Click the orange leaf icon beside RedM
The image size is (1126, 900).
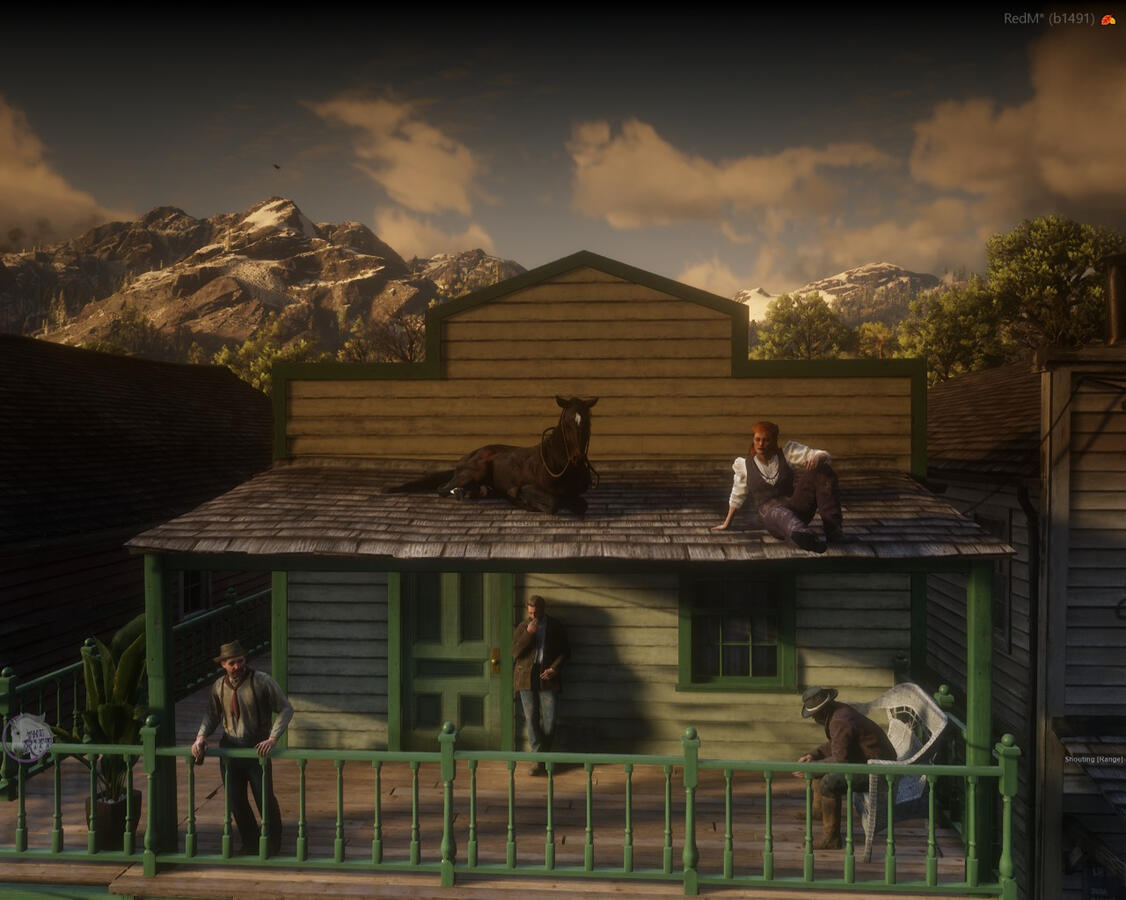[x=1107, y=19]
